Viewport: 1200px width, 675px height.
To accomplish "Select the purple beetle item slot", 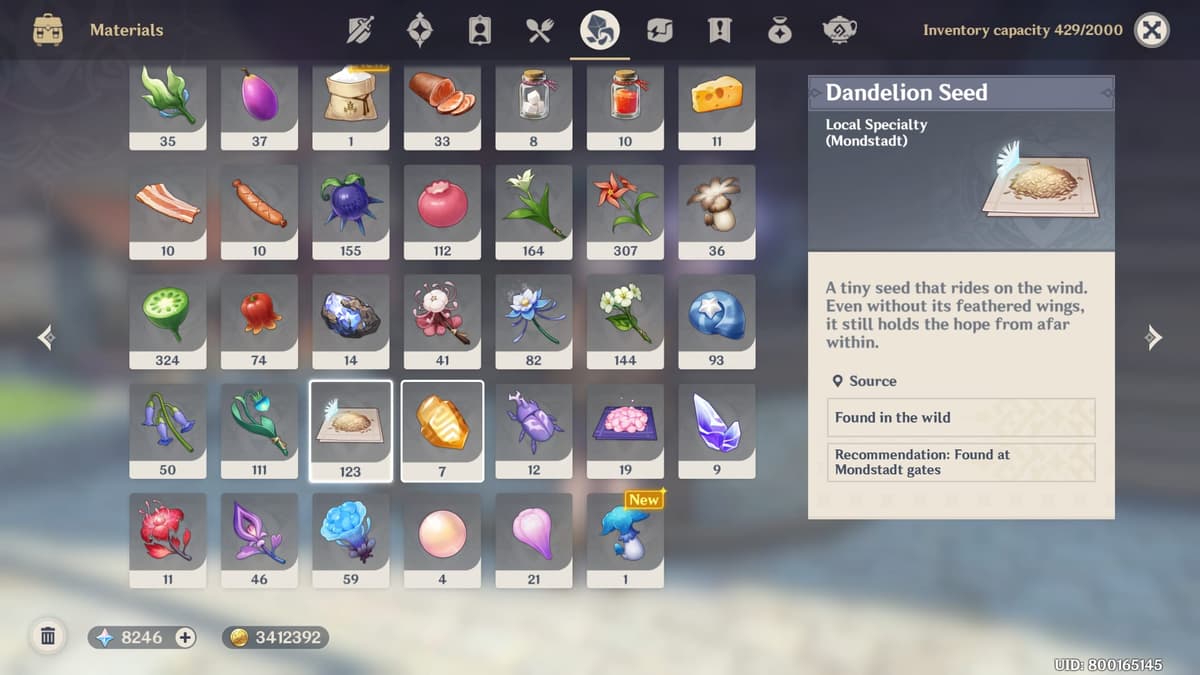I will click(533, 430).
